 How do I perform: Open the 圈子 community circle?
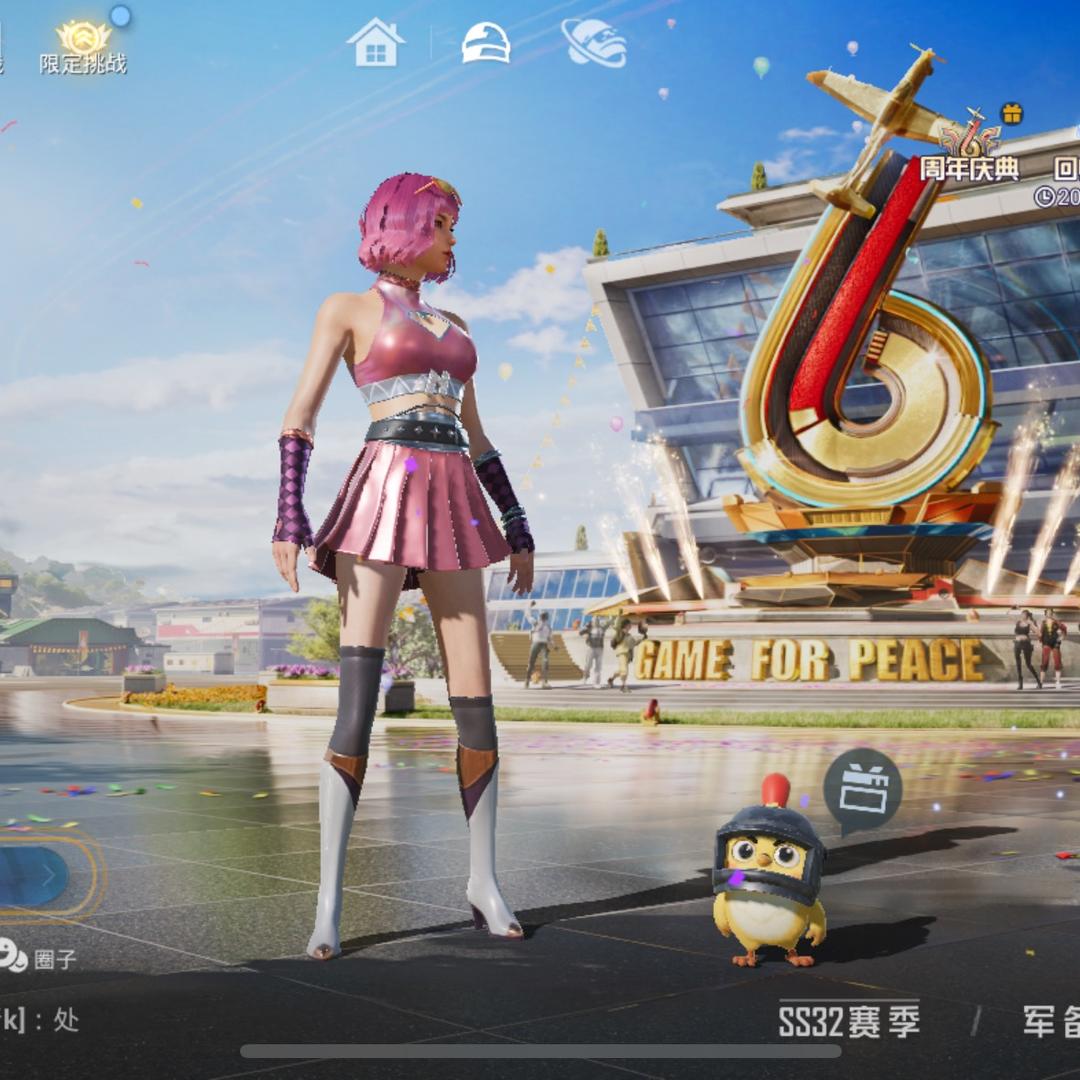(x=38, y=958)
